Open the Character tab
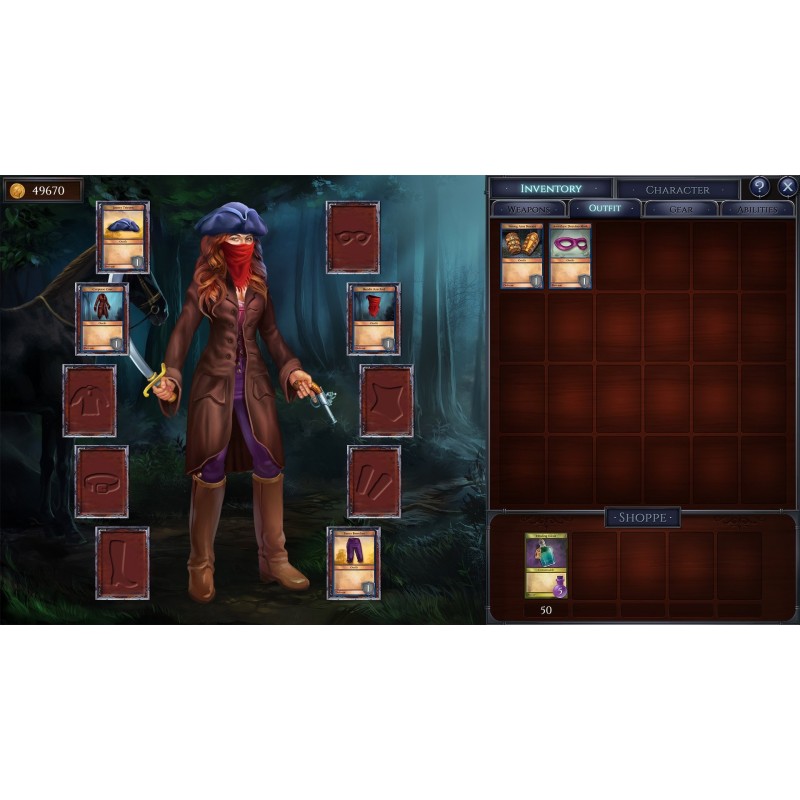This screenshot has width=800, height=800. coord(677,189)
